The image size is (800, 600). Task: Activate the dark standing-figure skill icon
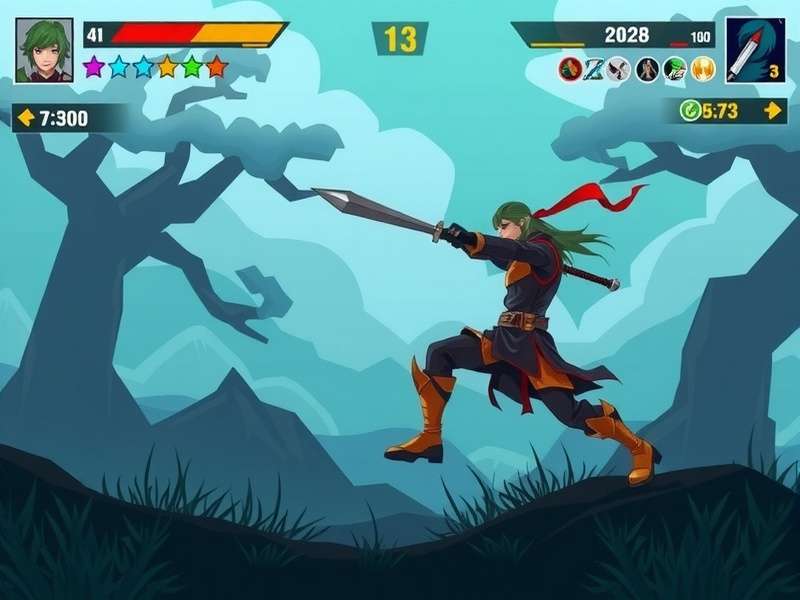(x=647, y=69)
